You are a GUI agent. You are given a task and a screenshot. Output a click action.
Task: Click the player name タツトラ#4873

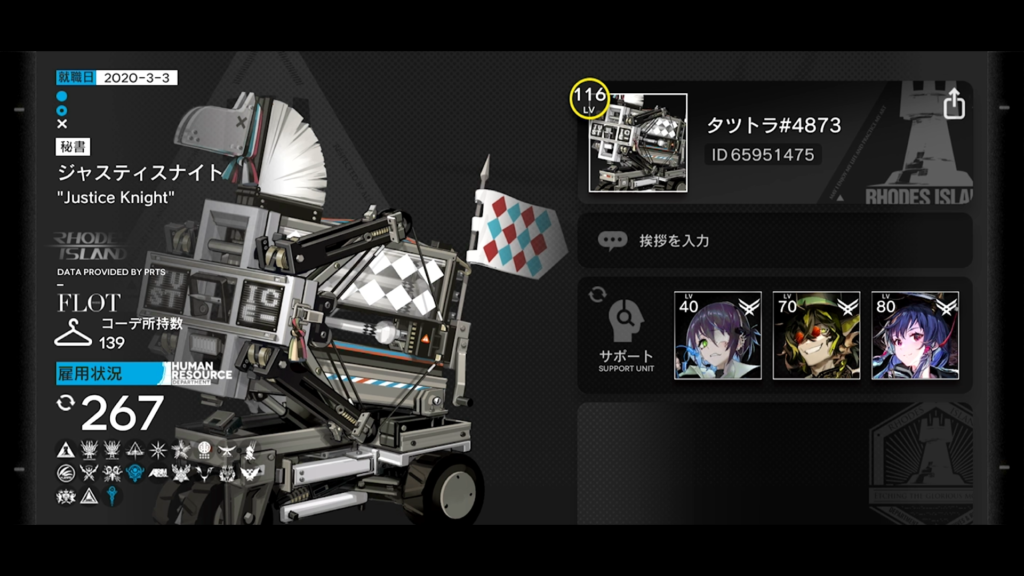(x=774, y=125)
